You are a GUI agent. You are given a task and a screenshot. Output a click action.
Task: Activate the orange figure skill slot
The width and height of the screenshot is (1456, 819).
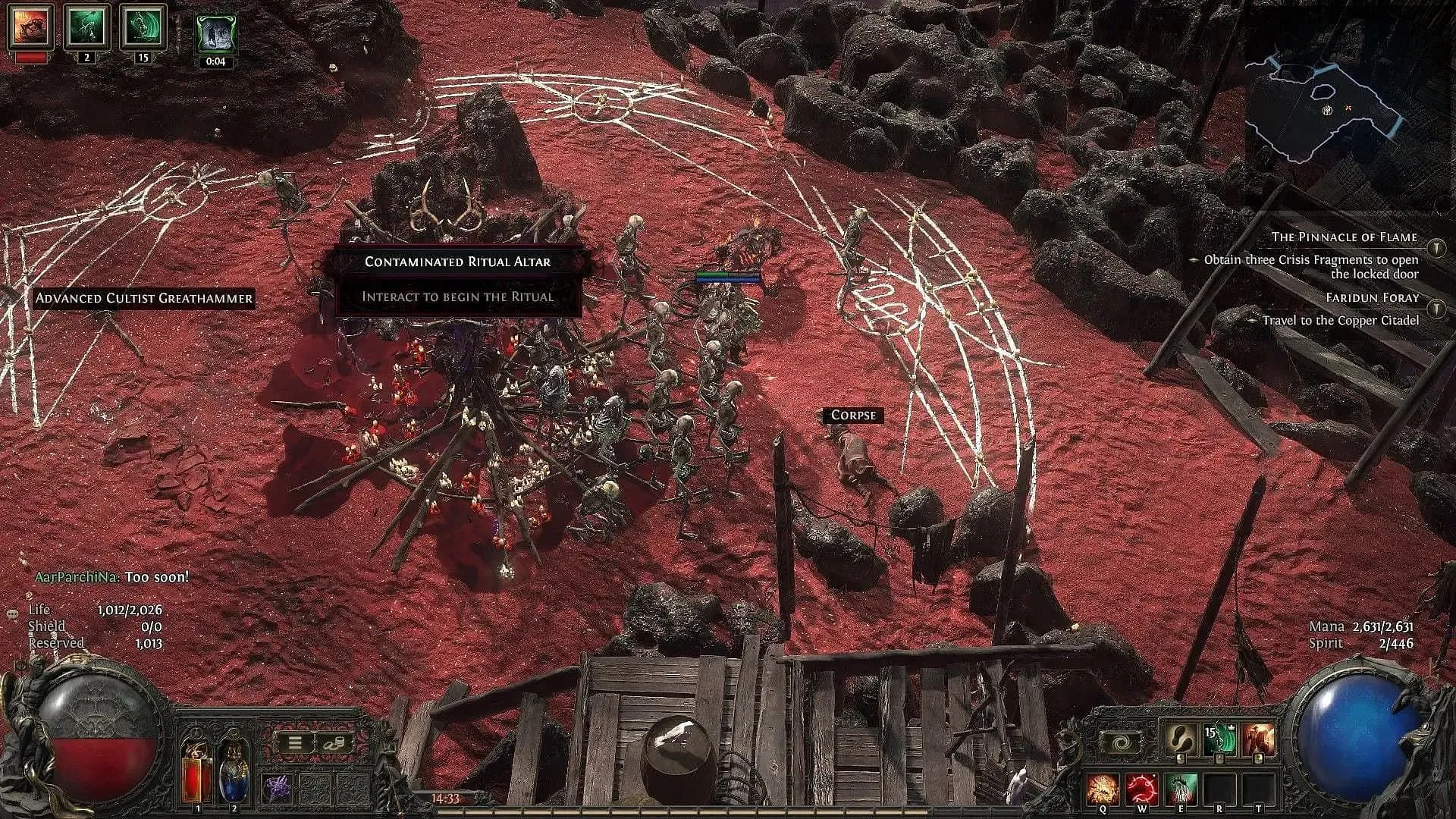click(1258, 741)
